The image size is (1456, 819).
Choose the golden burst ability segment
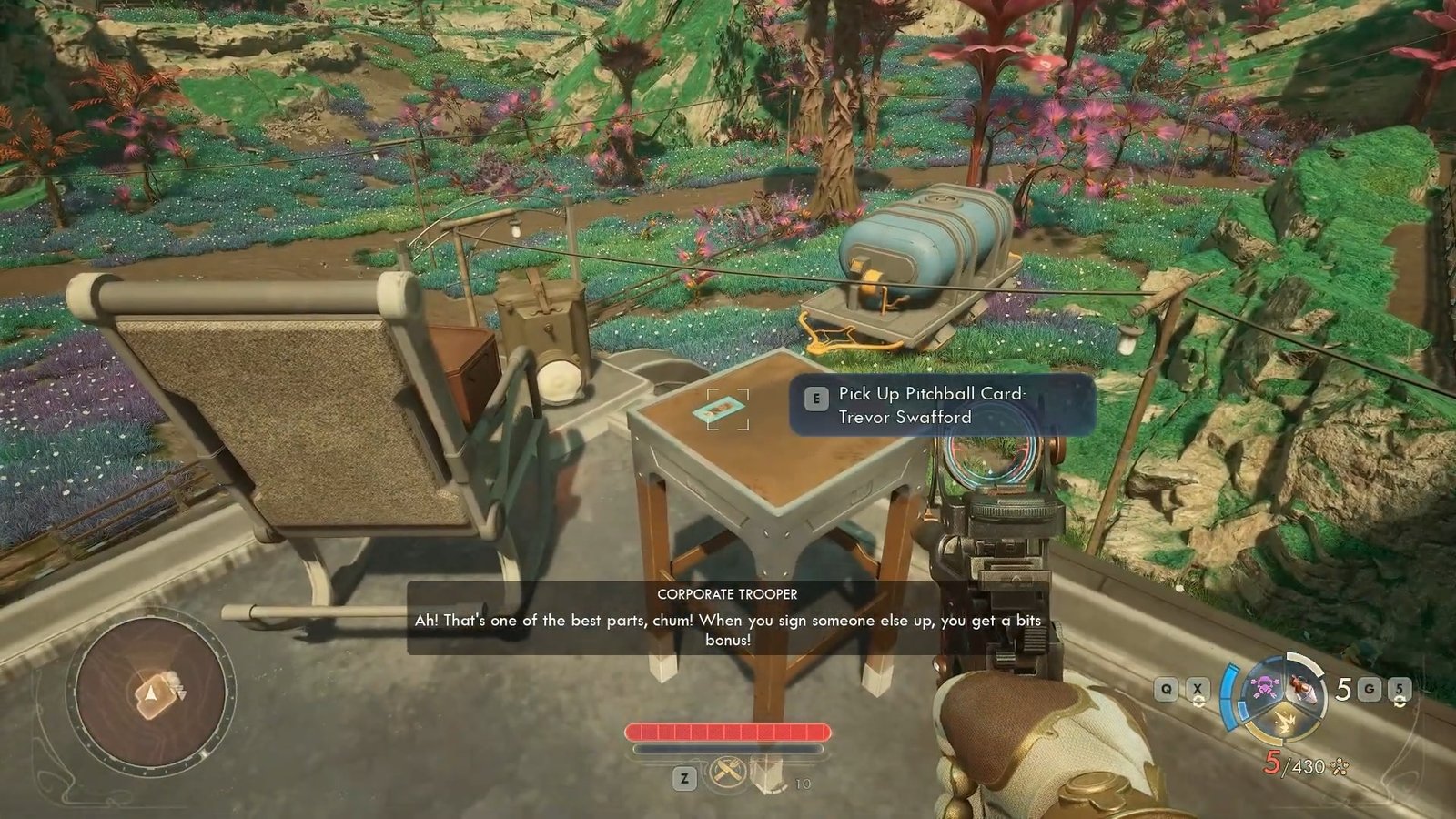1289,722
